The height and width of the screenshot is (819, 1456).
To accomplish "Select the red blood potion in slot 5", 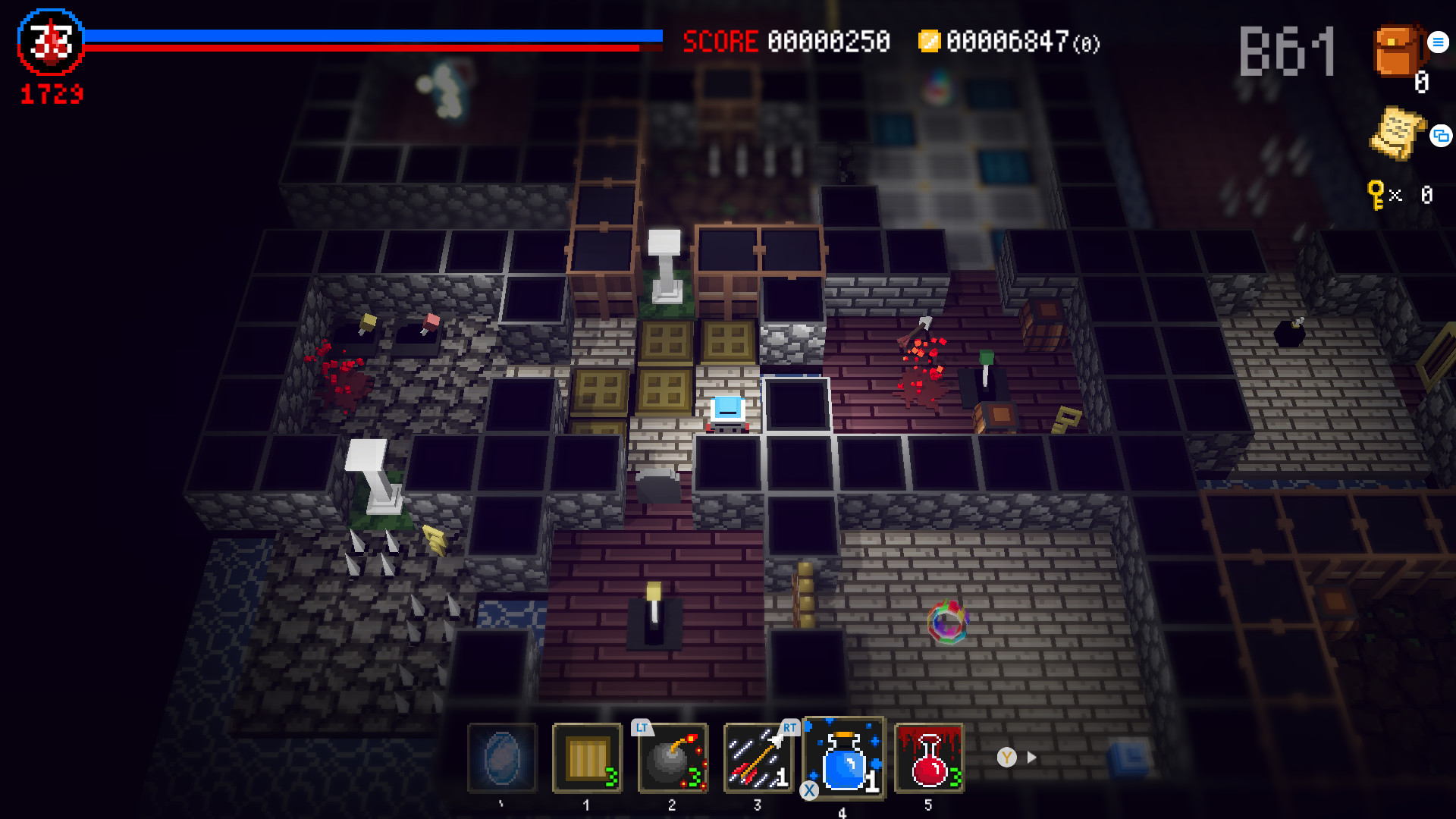I will coord(927,758).
